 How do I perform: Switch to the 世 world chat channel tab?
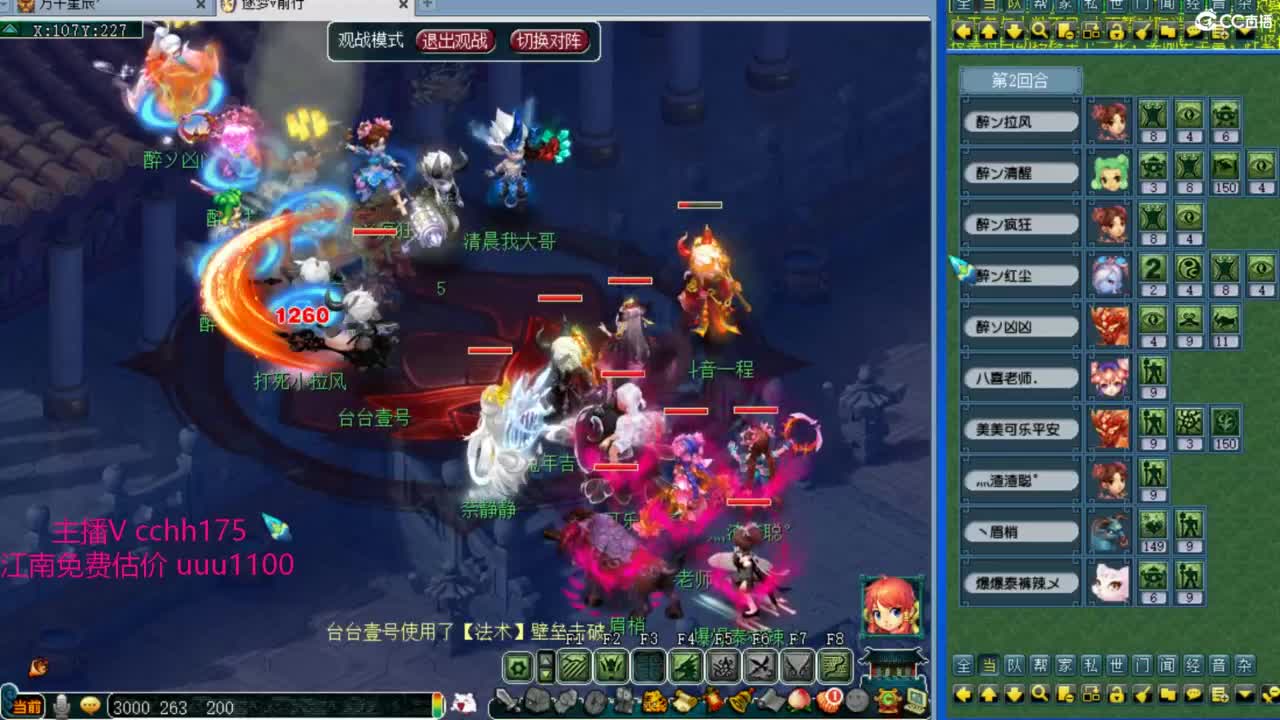1116,666
